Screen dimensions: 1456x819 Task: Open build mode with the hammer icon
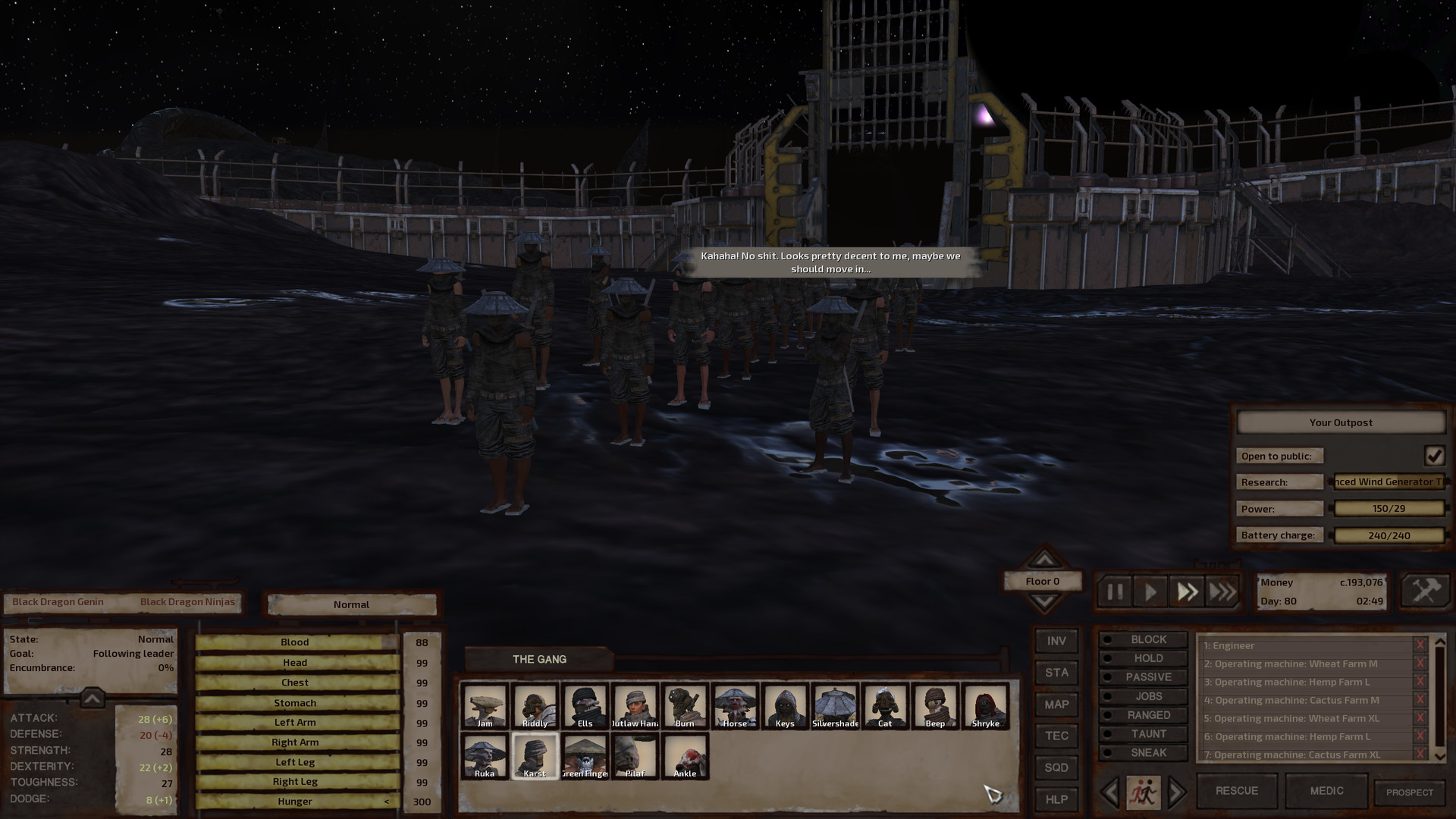click(1424, 590)
